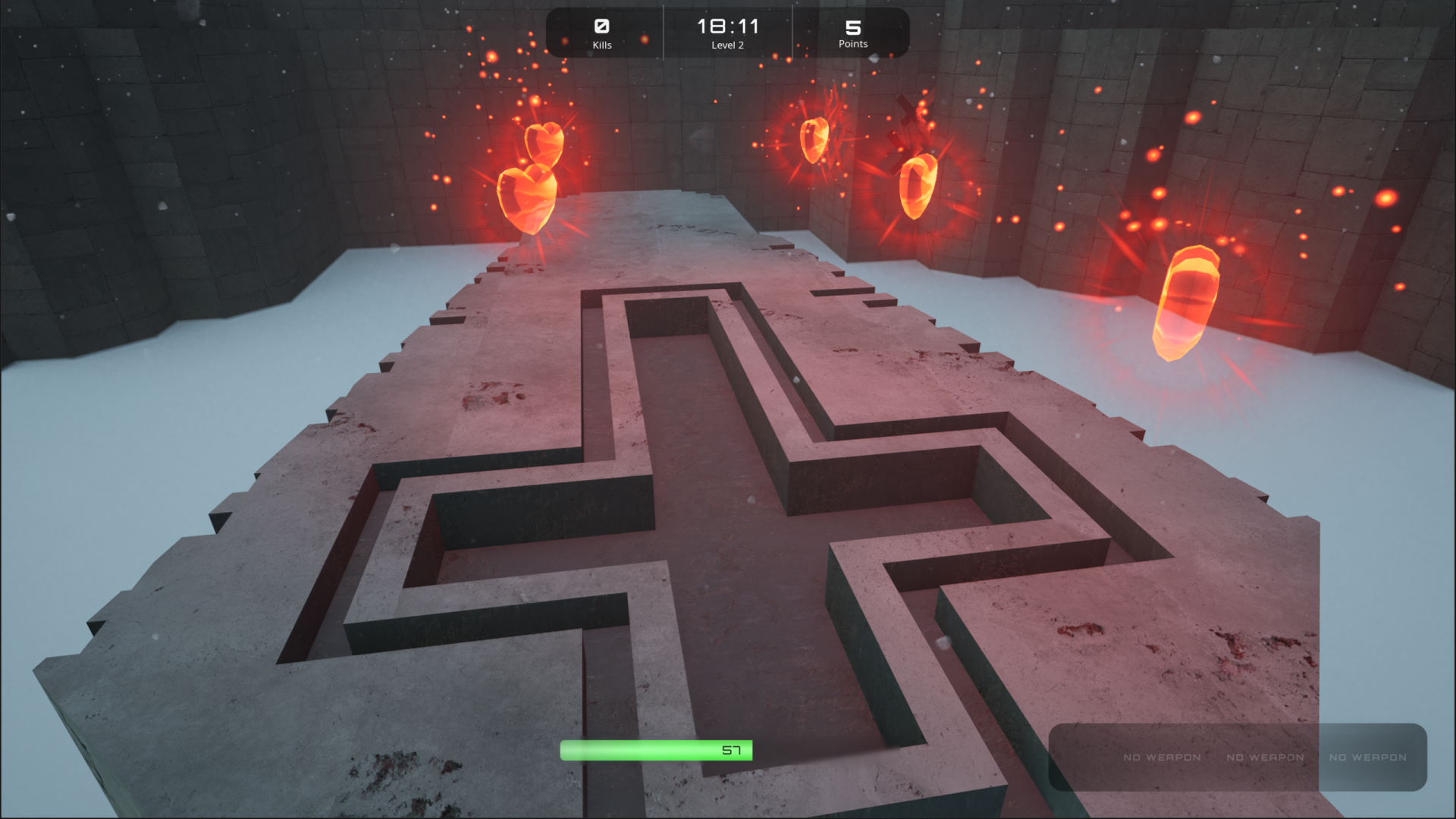
Task: Click the first NO WEAPON slot
Action: (1162, 757)
